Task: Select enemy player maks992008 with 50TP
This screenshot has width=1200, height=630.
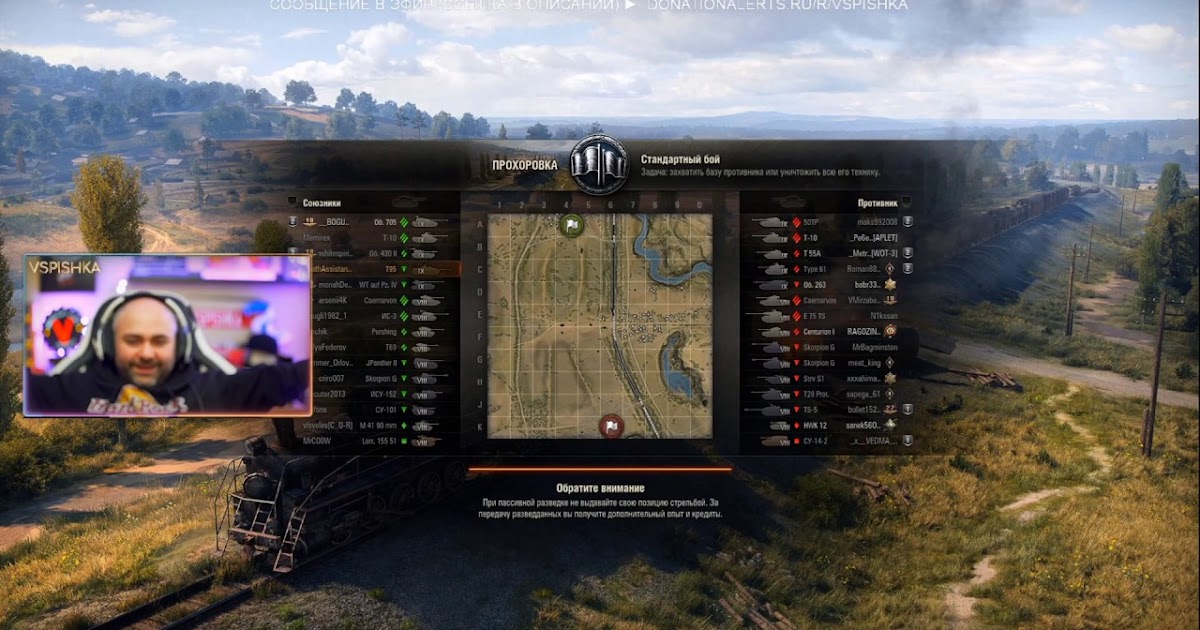Action: pos(830,222)
